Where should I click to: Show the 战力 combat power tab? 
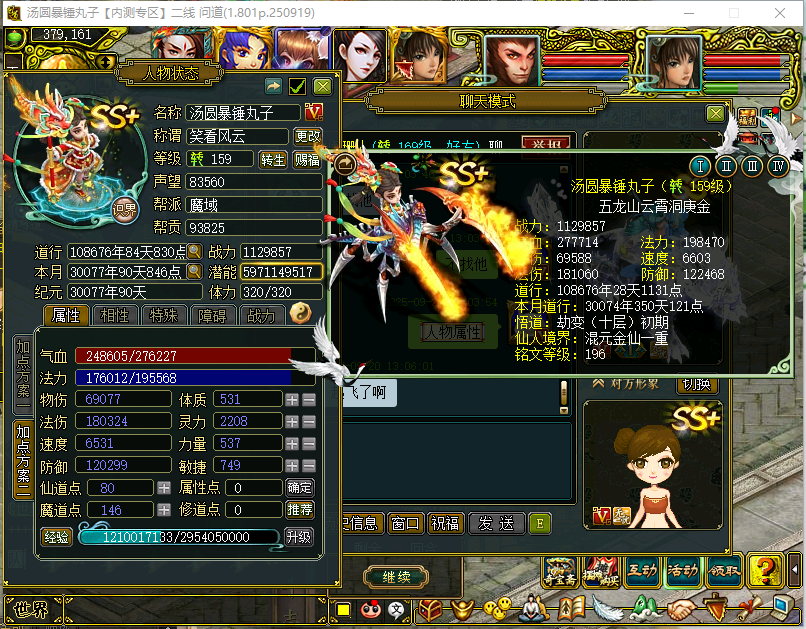[x=260, y=316]
